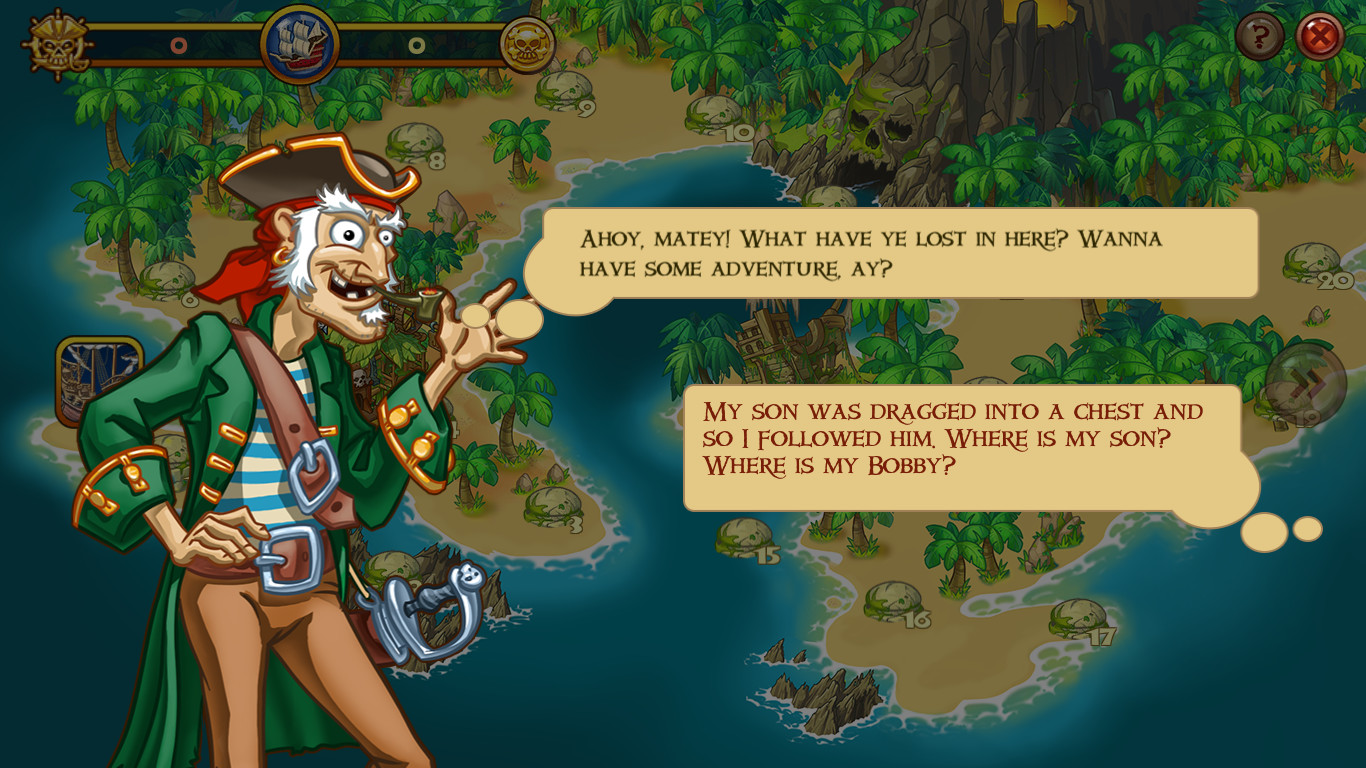Click the right progress dot on the top bar

[417, 43]
